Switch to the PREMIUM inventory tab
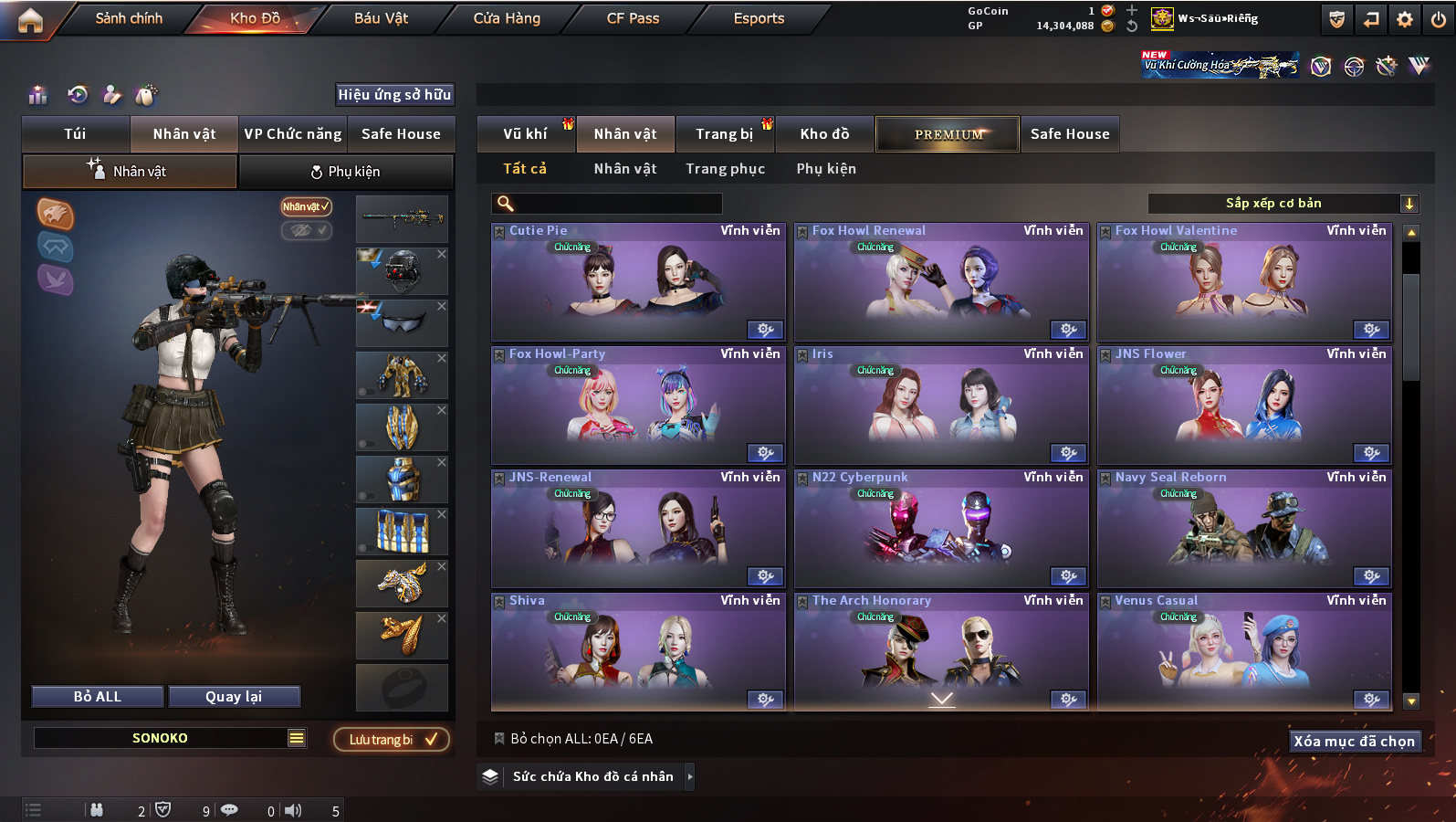This screenshot has height=822, width=1456. click(948, 134)
